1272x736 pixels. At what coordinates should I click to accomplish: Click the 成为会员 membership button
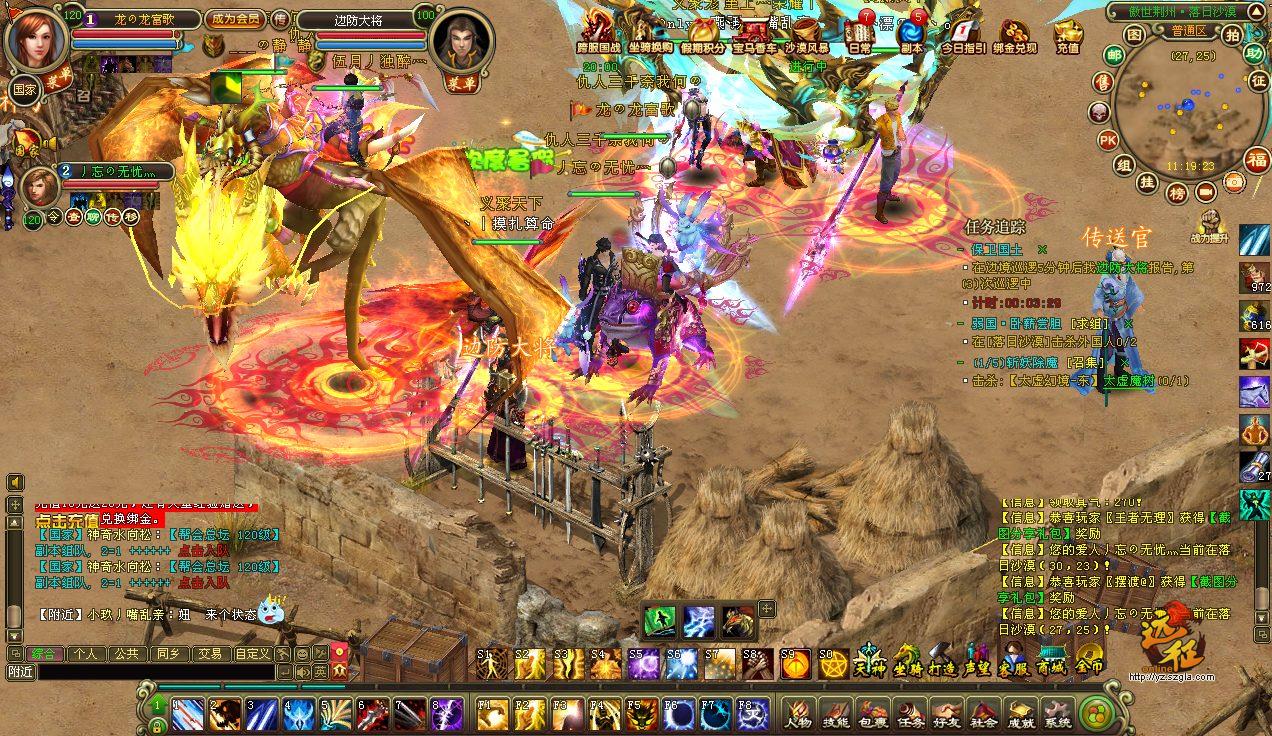[x=235, y=19]
